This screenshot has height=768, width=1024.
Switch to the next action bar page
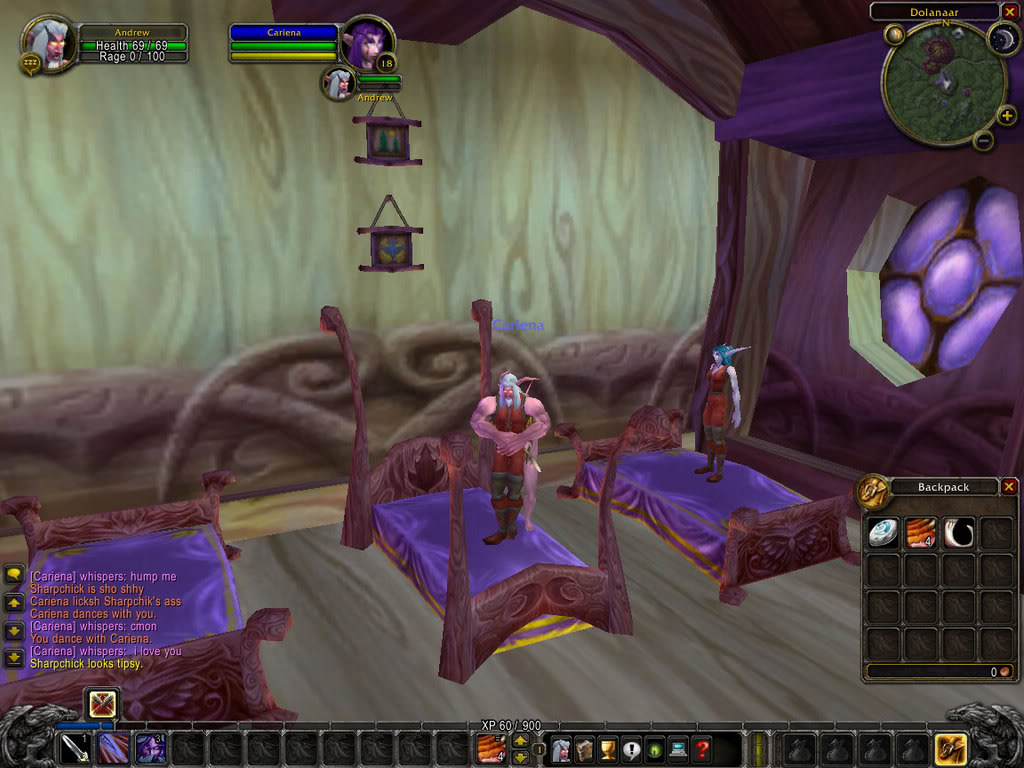(520, 741)
